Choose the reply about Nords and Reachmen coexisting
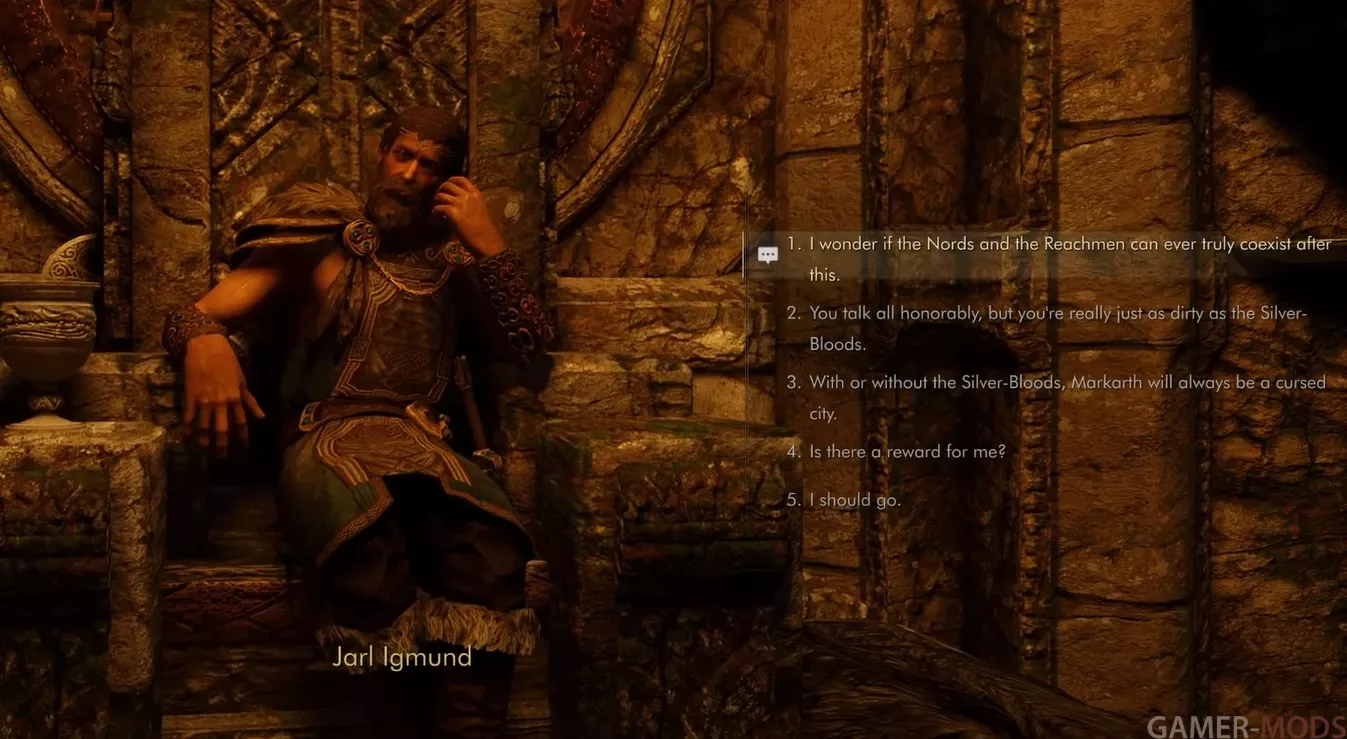The height and width of the screenshot is (739, 1347). coord(1060,246)
